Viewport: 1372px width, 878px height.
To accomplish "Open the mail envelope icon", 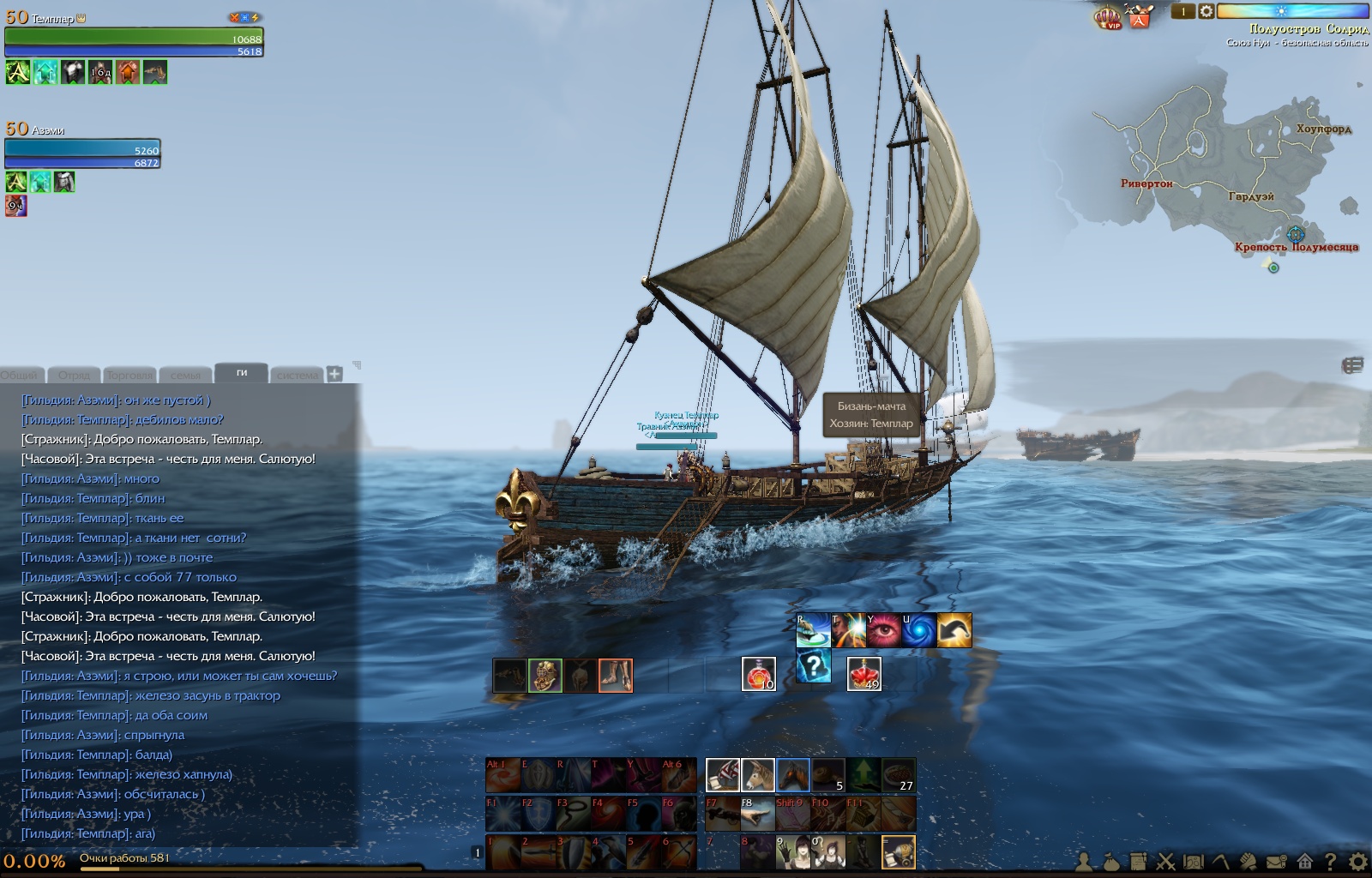I will pyautogui.click(x=1277, y=861).
